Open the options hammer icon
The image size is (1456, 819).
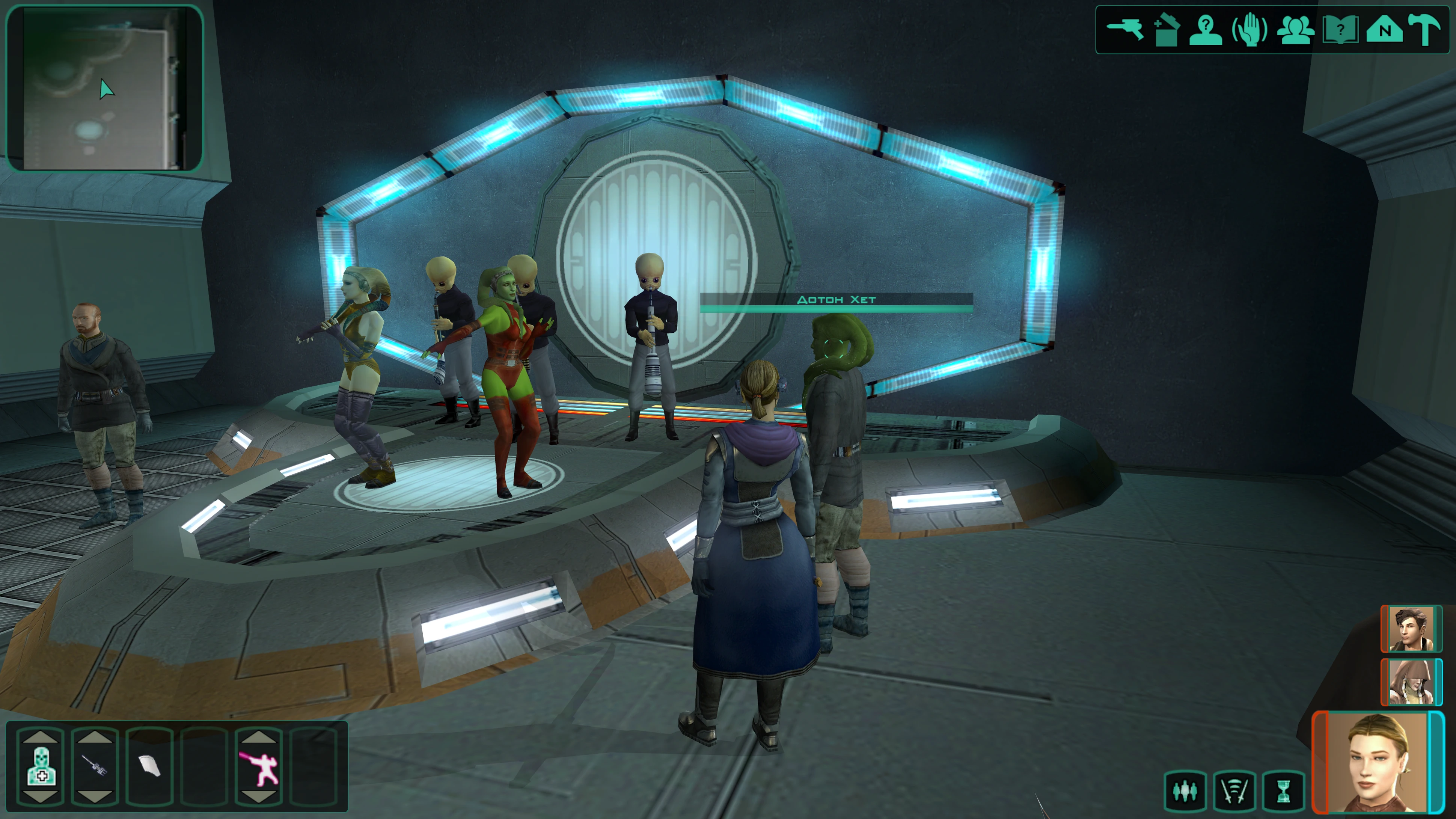(1424, 29)
